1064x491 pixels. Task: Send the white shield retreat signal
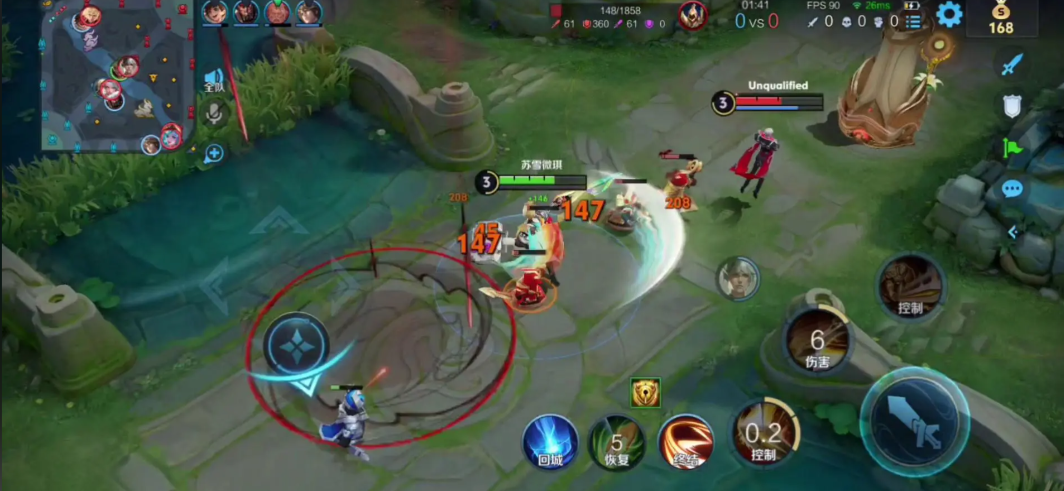(1012, 106)
